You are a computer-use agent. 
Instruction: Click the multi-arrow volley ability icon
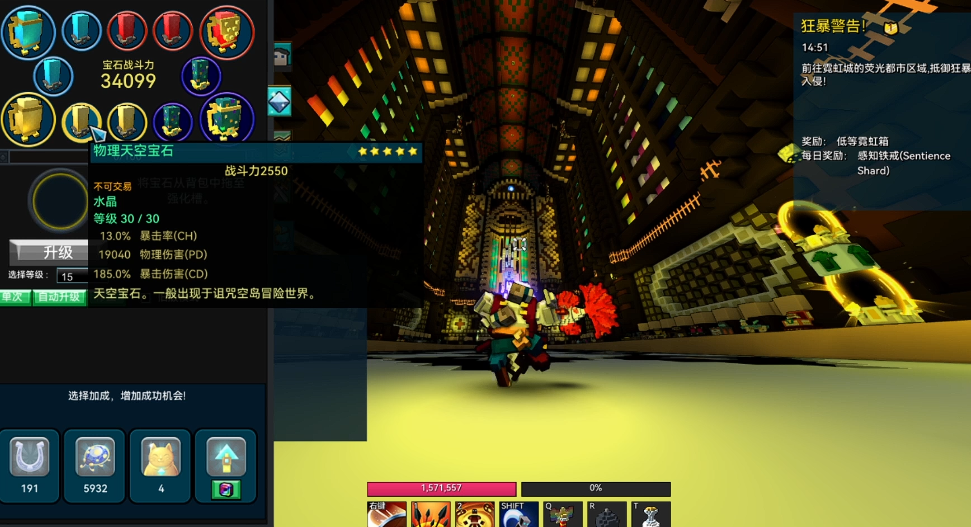(x=431, y=514)
